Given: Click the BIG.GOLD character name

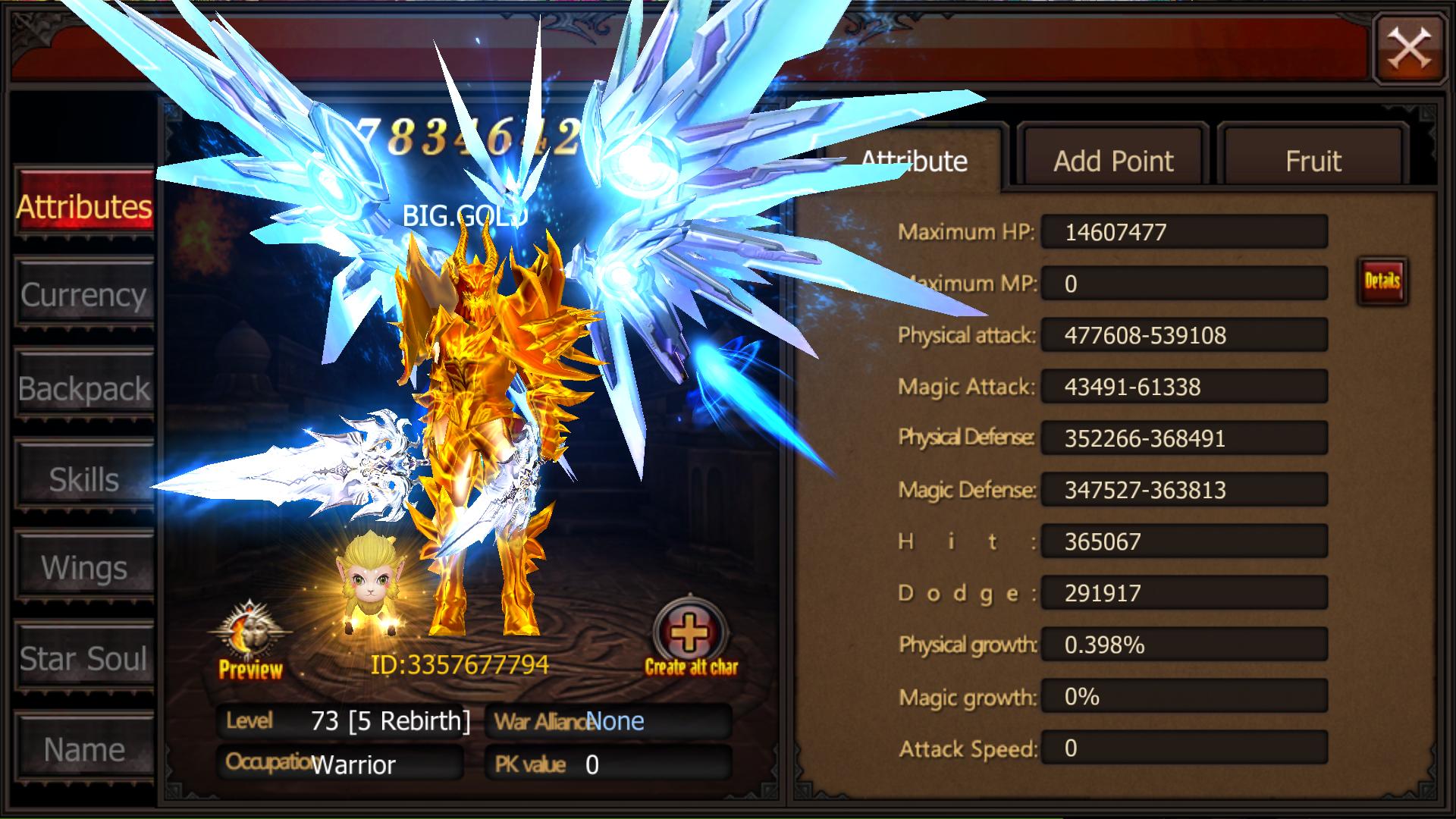Looking at the screenshot, I should click(465, 215).
